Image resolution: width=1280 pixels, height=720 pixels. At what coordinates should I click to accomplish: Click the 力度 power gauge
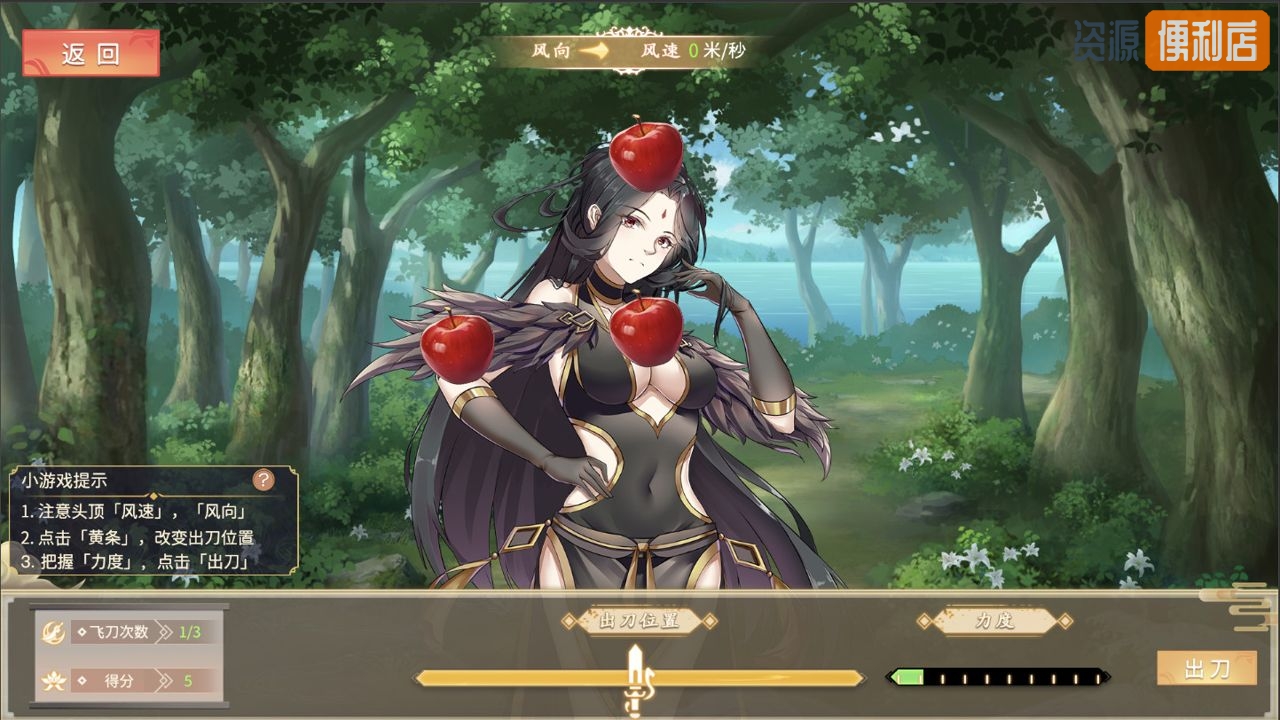(998, 677)
